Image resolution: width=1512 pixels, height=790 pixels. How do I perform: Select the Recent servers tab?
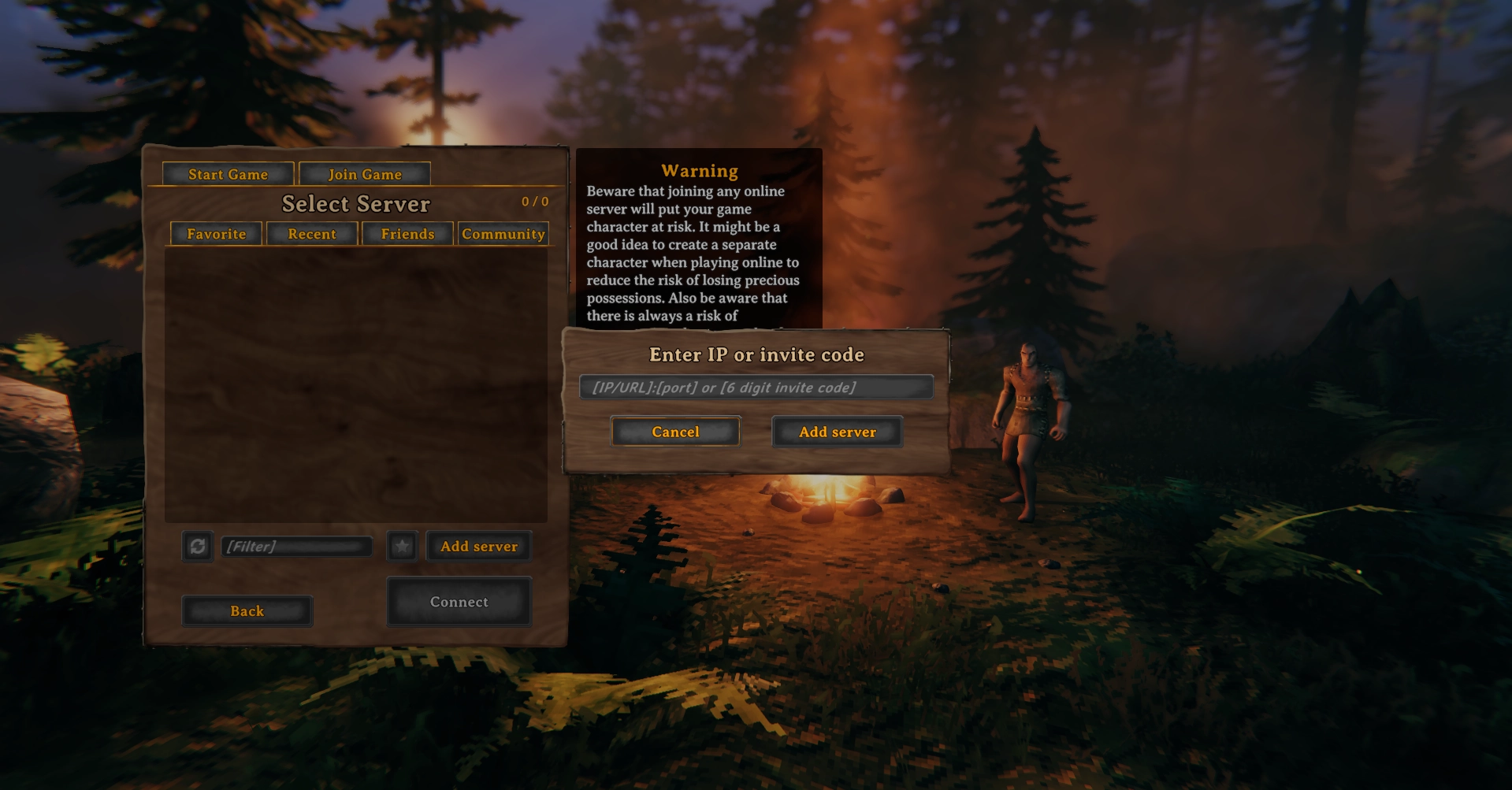[312, 234]
